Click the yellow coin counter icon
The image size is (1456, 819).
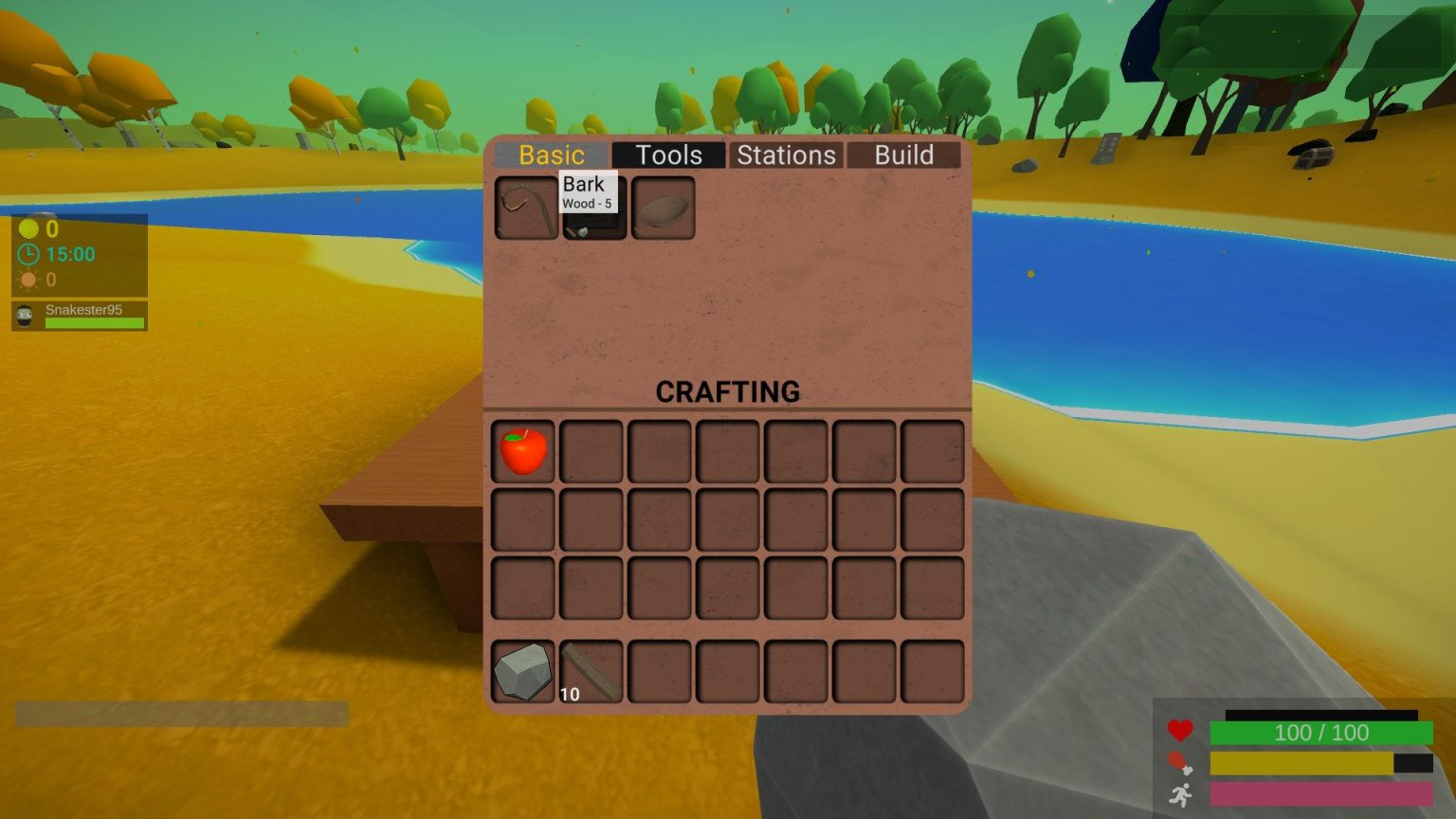coord(27,229)
